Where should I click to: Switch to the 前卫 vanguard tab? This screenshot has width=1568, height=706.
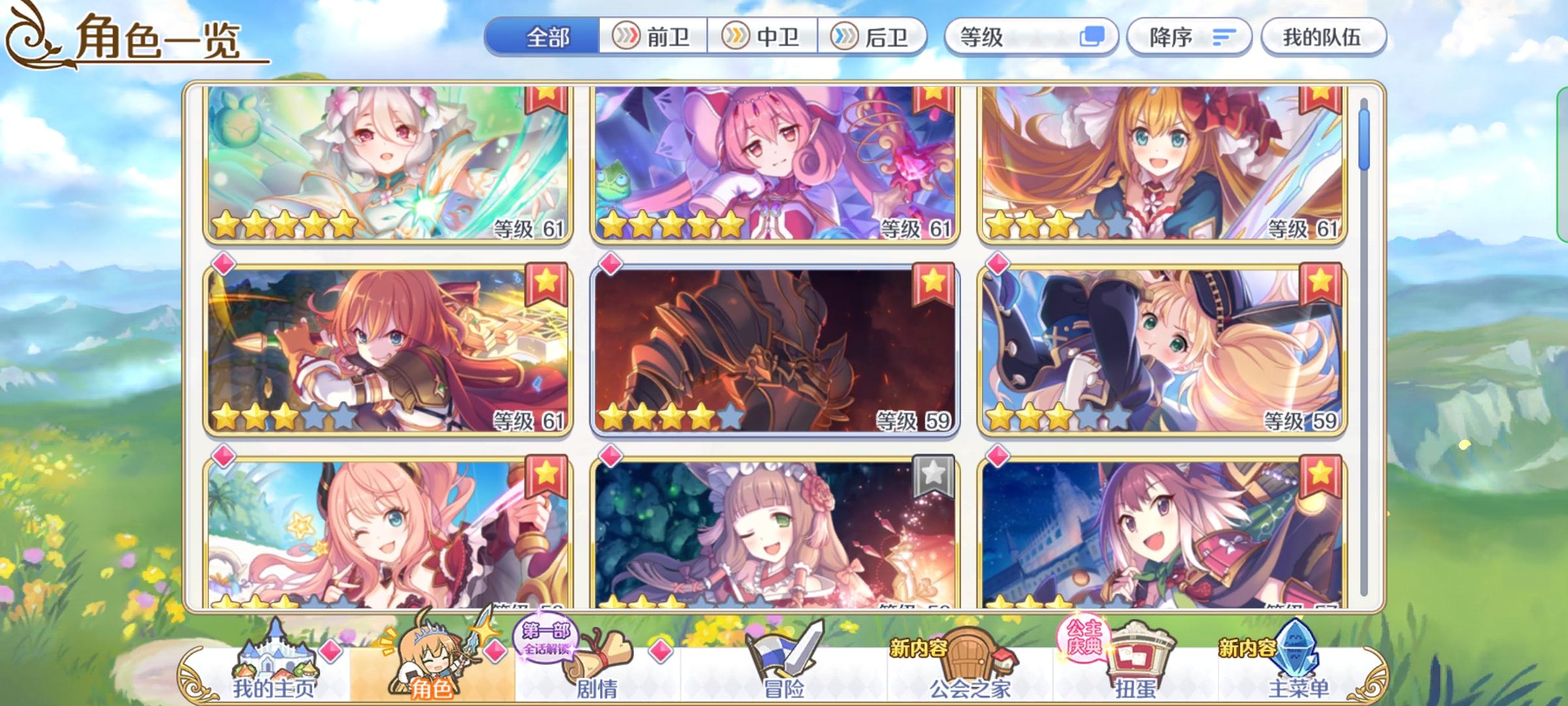[653, 37]
